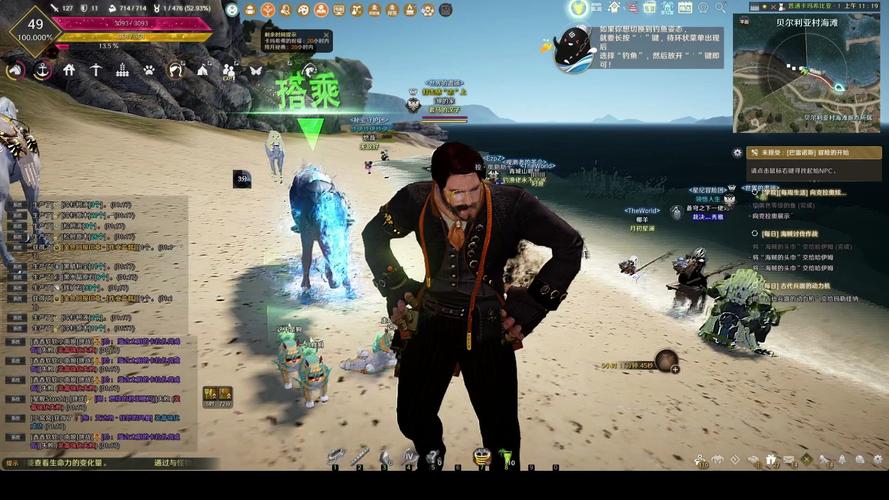The height and width of the screenshot is (500, 889).
Task: Click the glowing Black Spirit icon at top
Action: (x=578, y=9)
